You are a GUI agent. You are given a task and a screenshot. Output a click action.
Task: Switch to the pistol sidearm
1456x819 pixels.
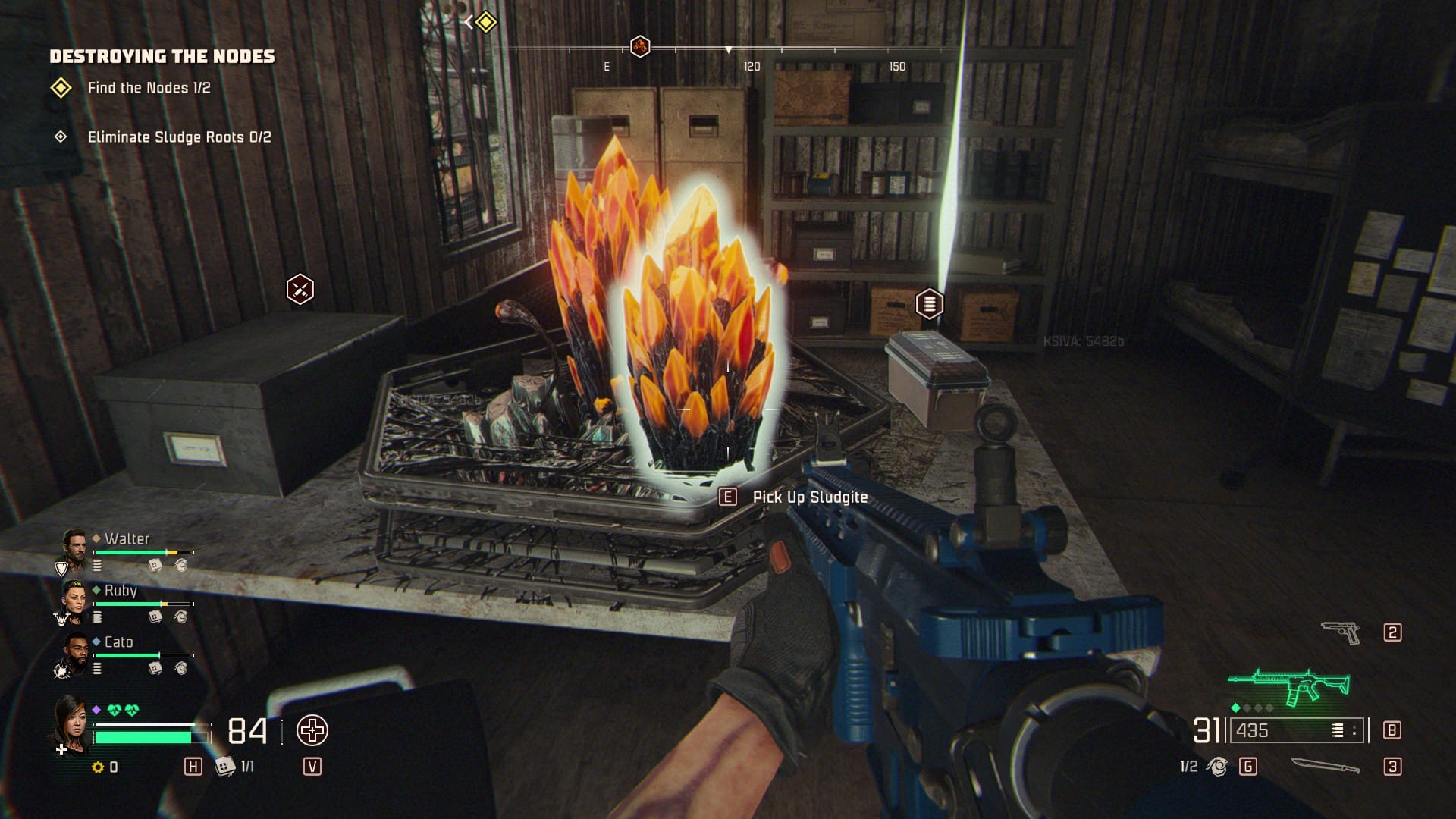(1340, 632)
